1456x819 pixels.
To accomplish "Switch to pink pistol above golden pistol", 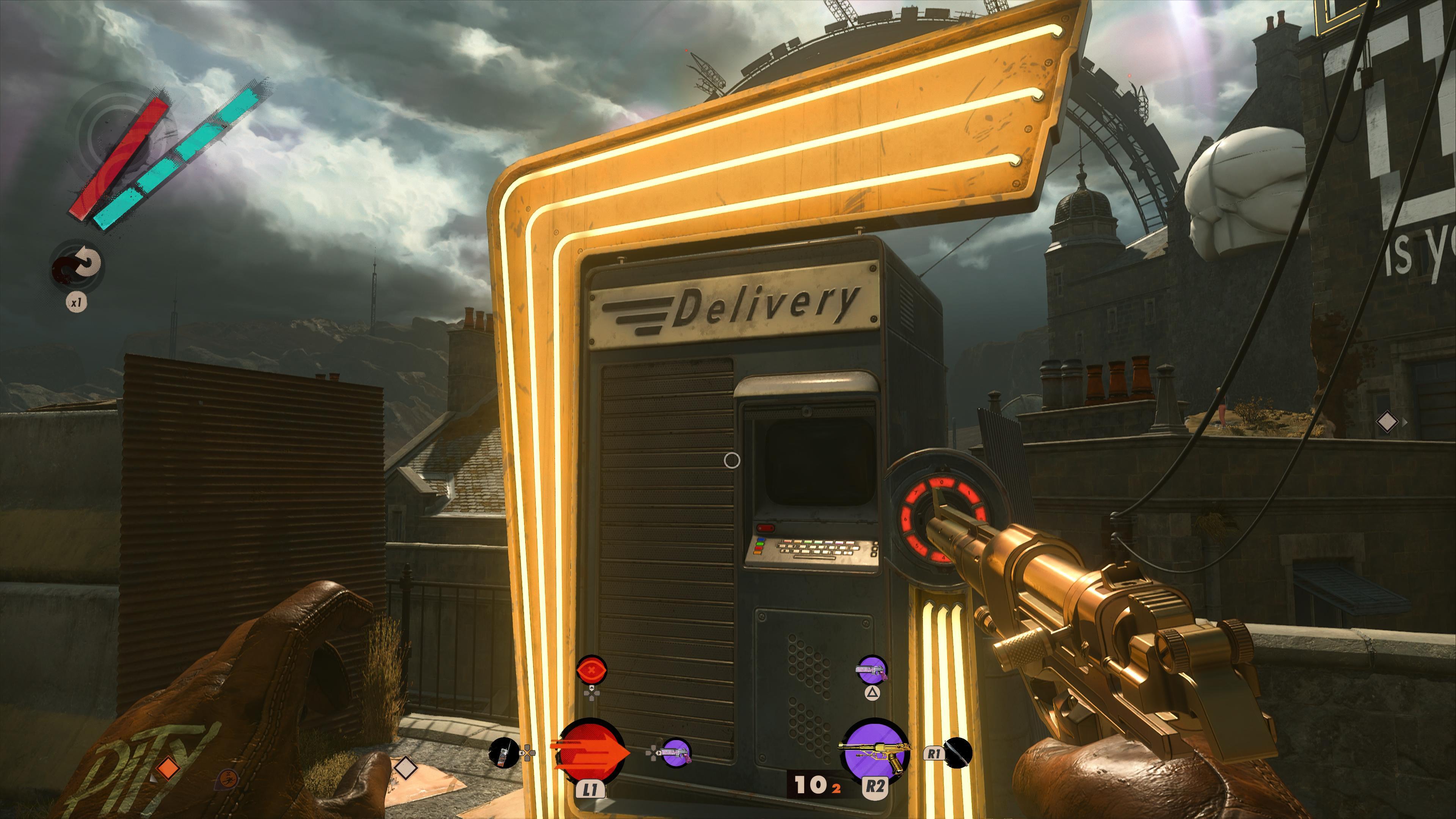I will tap(872, 670).
